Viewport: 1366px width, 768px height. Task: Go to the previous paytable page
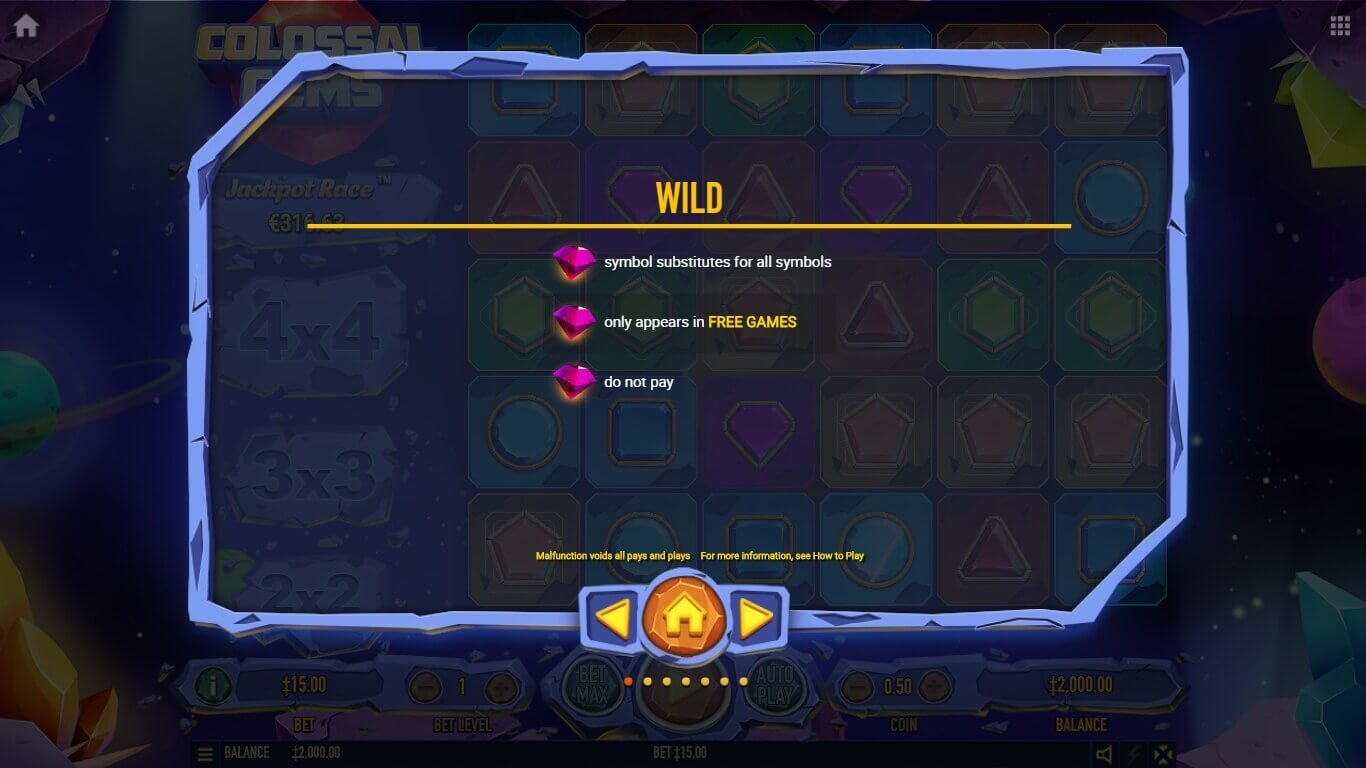click(x=611, y=619)
